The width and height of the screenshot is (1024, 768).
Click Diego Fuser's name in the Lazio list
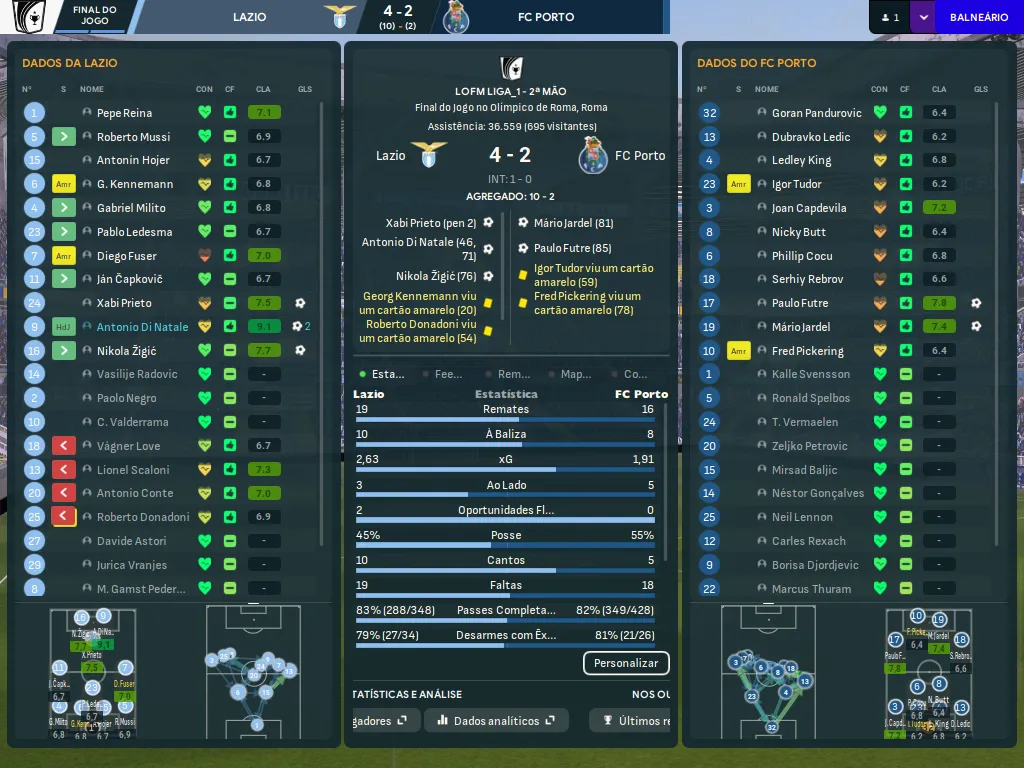click(x=126, y=256)
